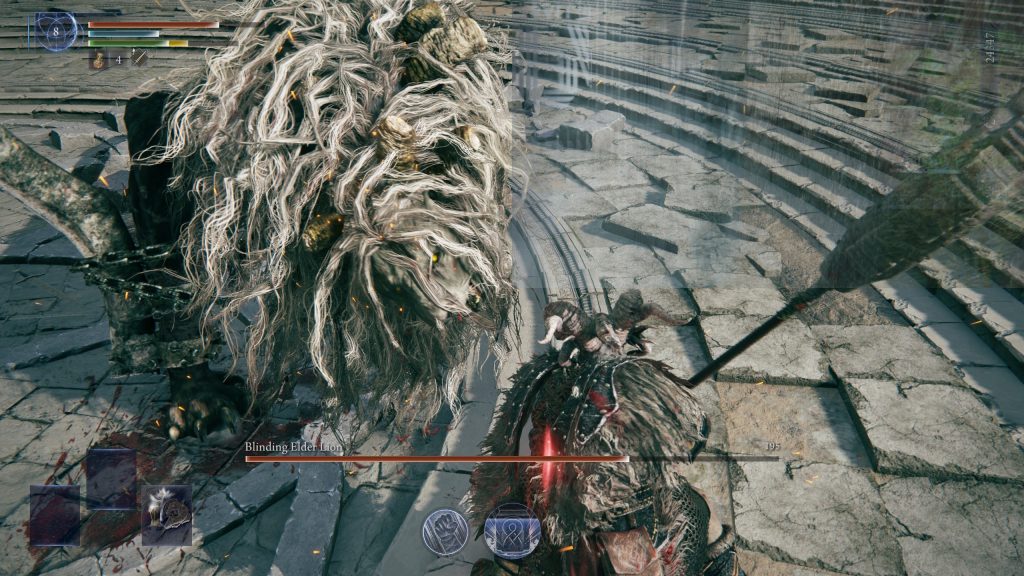This screenshot has height=576, width=1024.
Task: Select the white-furred helmet quick slot
Action: tap(166, 514)
